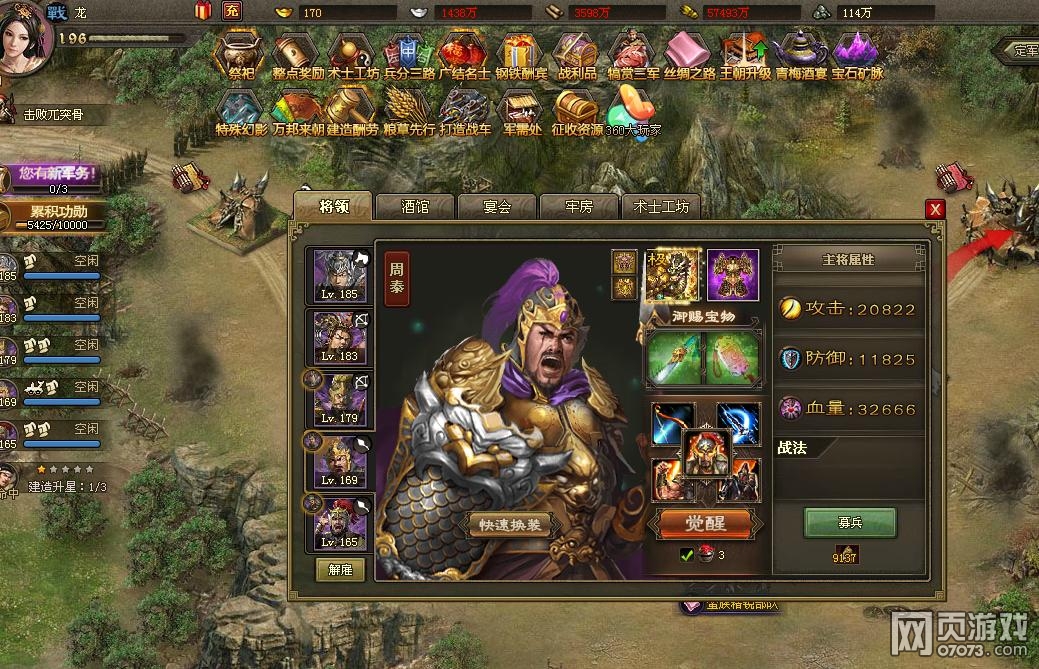Open the 祭祀 cauldron icon
Image resolution: width=1039 pixels, height=669 pixels.
tap(240, 54)
